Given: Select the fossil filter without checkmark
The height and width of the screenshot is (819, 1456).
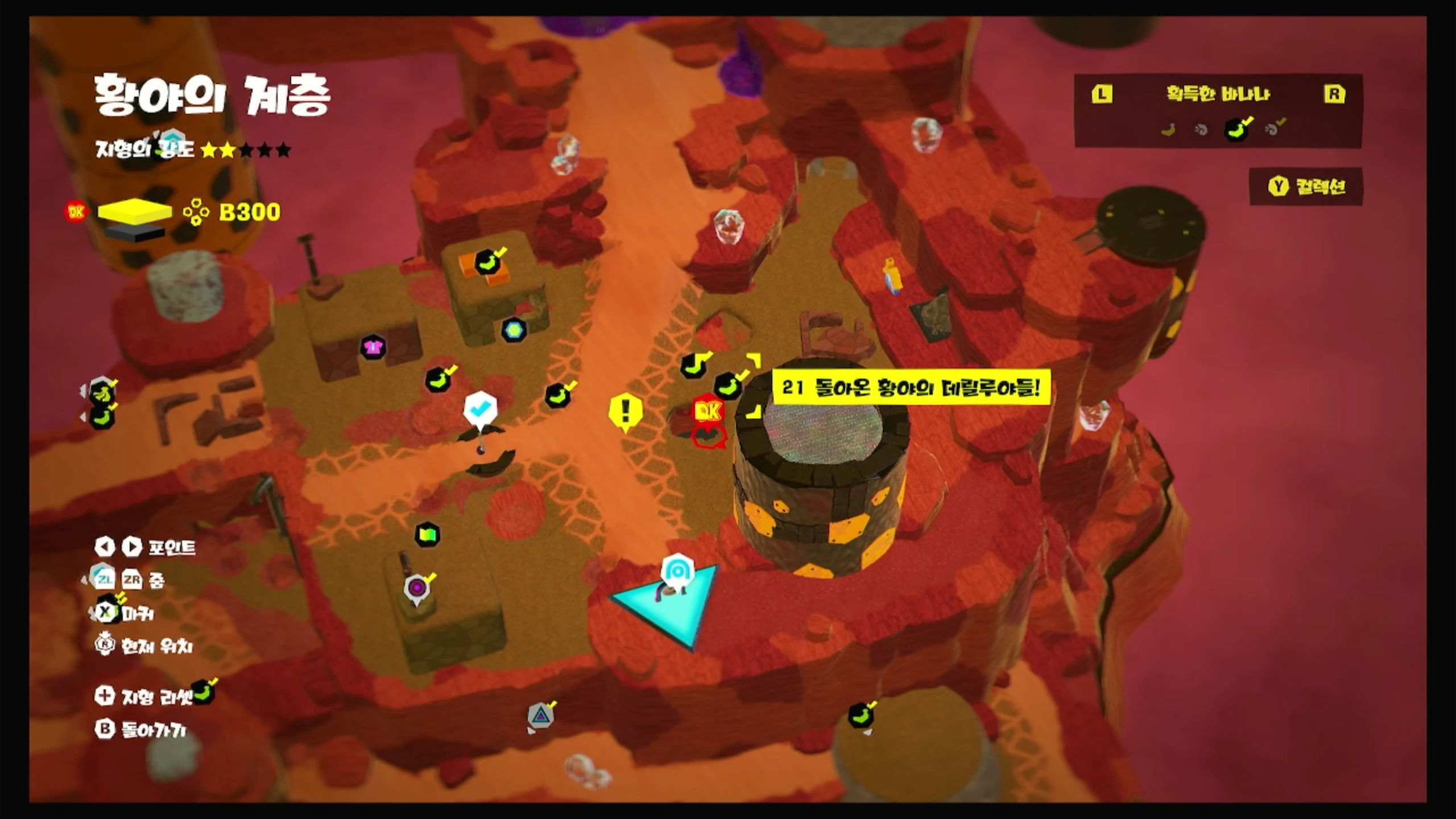Looking at the screenshot, I should [1201, 130].
